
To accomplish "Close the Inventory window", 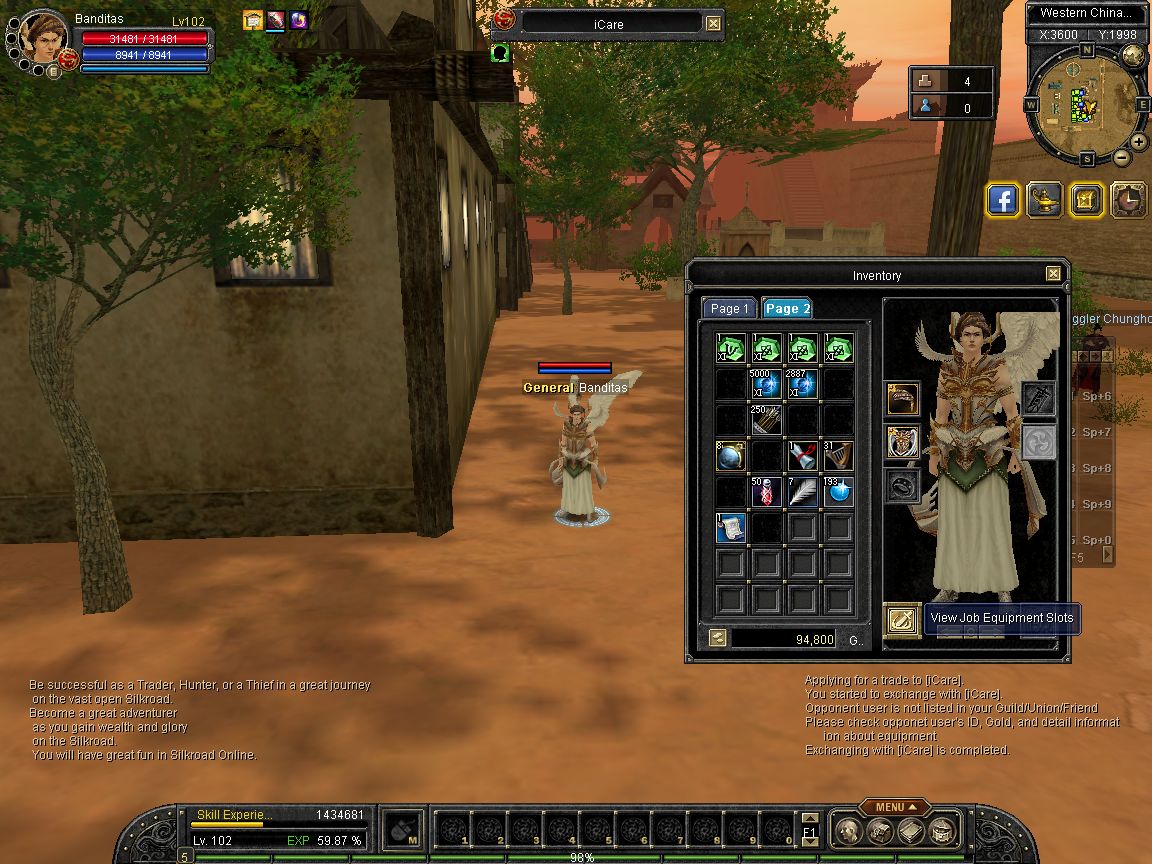I will 1053,274.
